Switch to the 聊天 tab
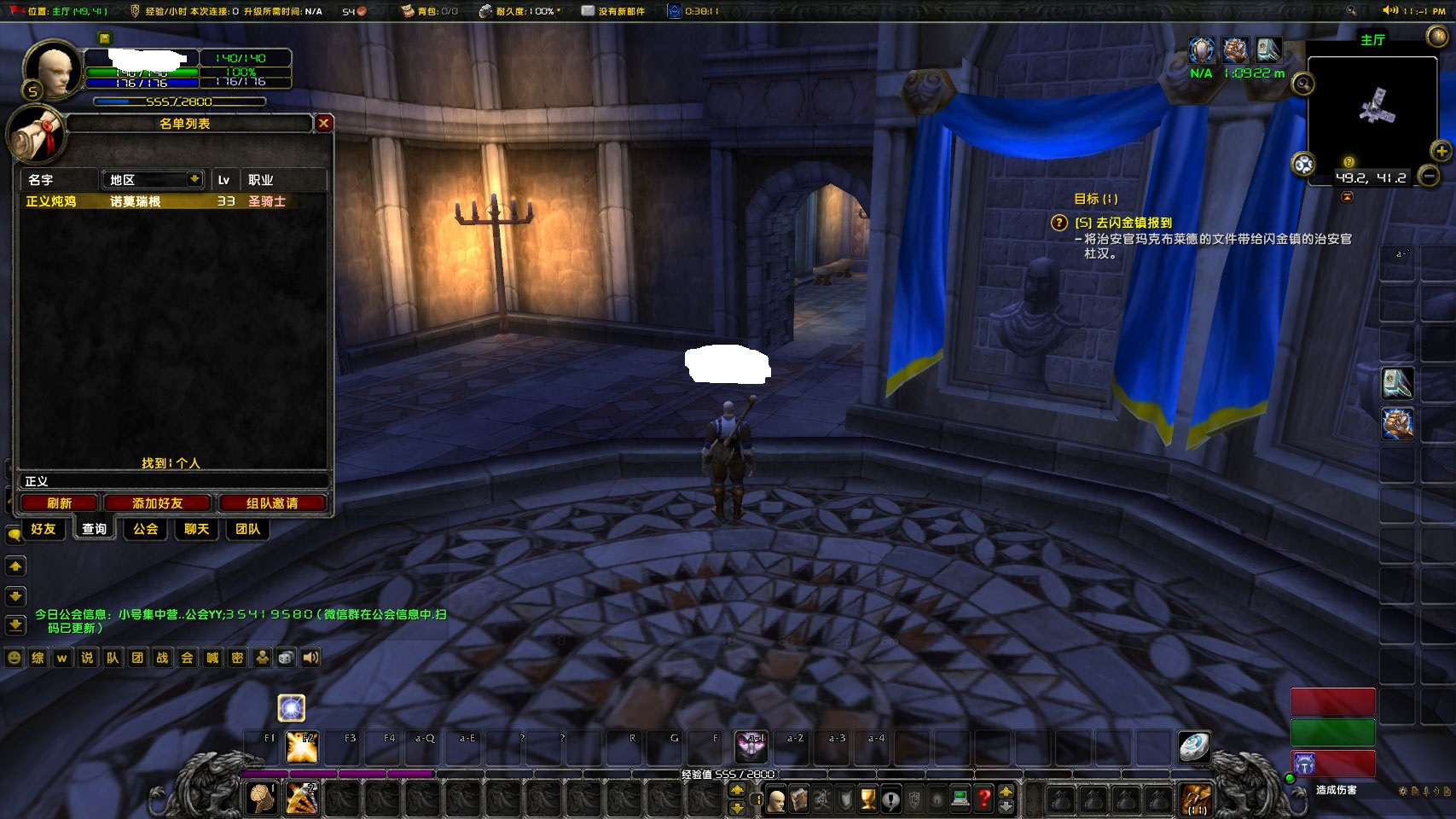Screen dimensions: 1456x819 tap(195, 529)
